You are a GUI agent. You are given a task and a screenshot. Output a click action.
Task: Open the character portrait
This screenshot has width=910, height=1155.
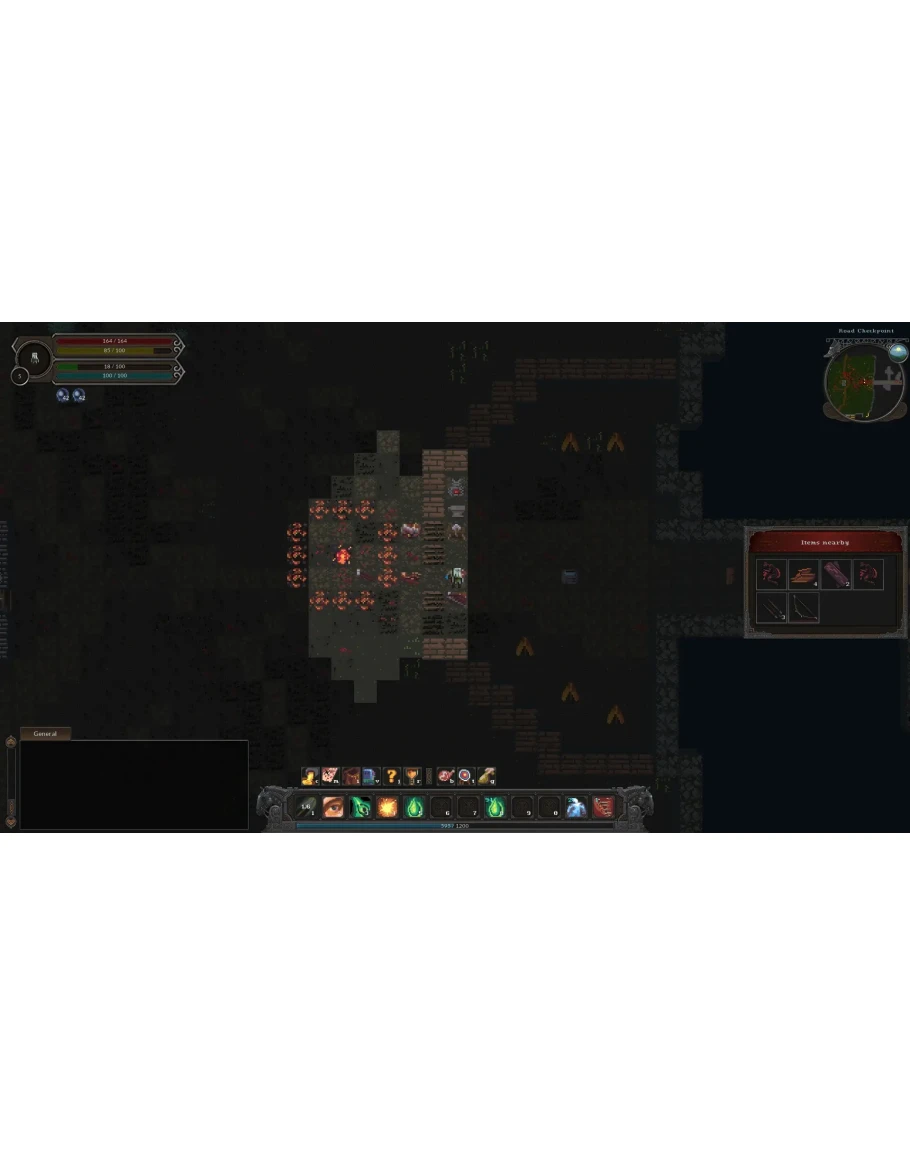35,357
